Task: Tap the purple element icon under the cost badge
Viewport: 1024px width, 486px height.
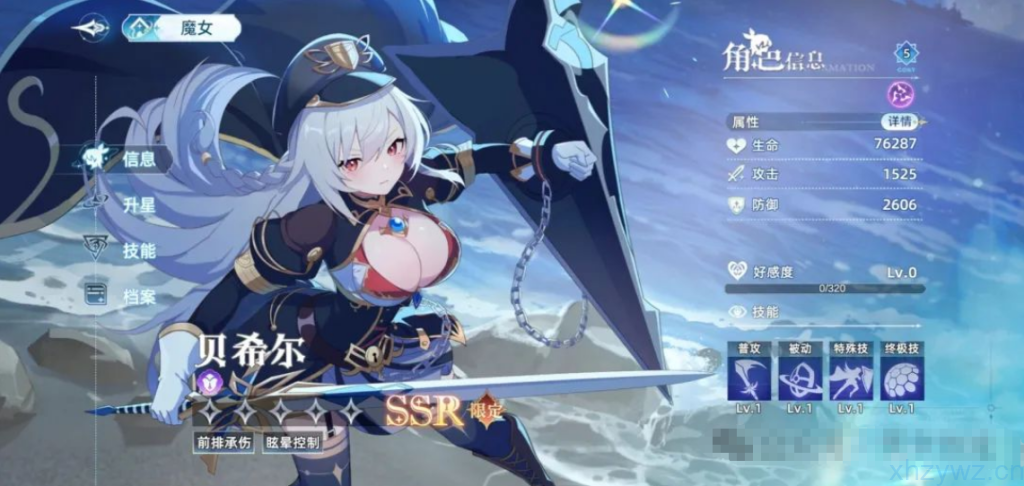Action: (x=900, y=95)
